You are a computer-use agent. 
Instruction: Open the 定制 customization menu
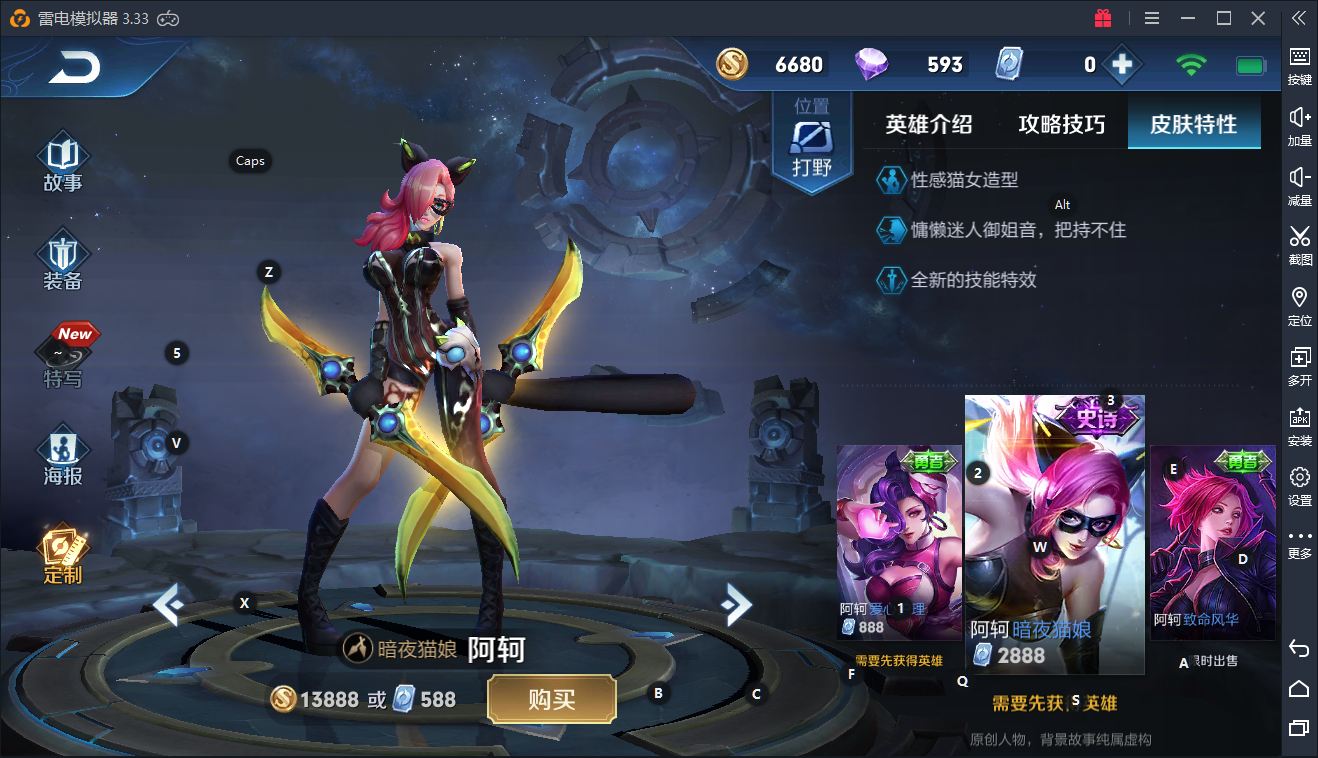click(63, 554)
